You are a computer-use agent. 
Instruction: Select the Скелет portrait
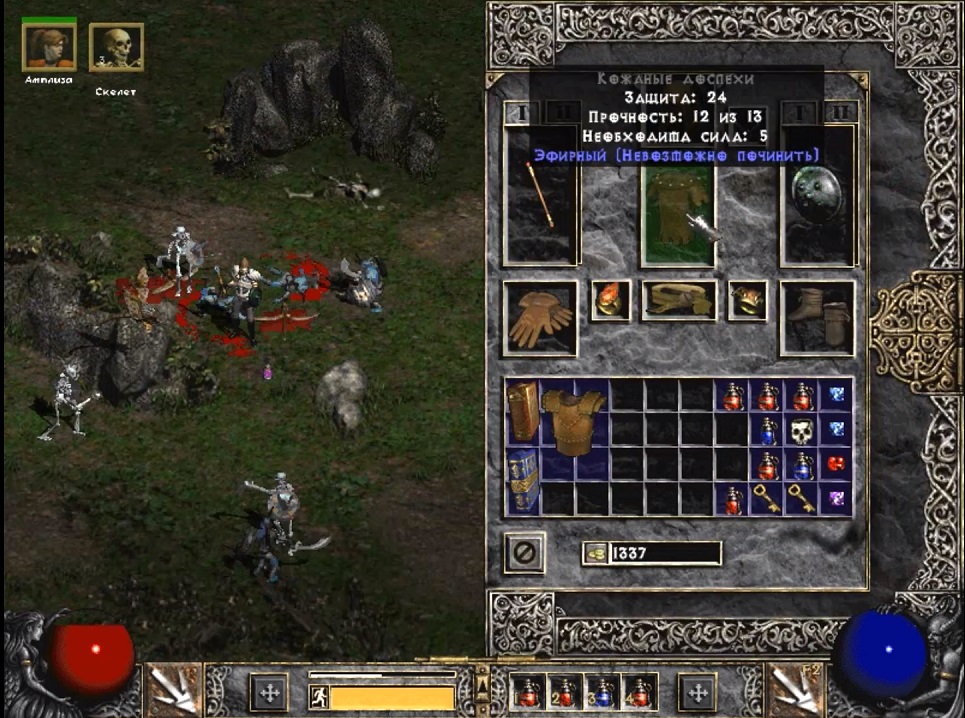[116, 48]
